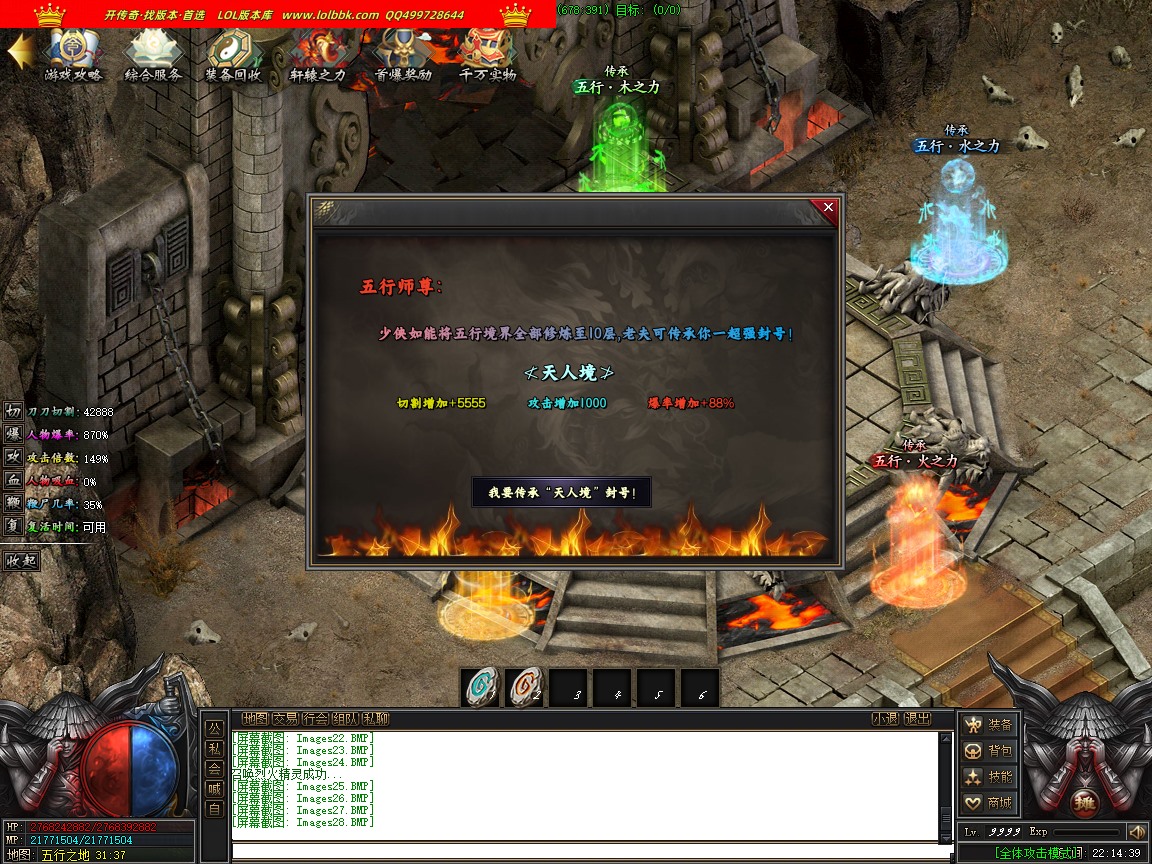Open the 首爆奖励 rewards icon

pyautogui.click(x=403, y=53)
